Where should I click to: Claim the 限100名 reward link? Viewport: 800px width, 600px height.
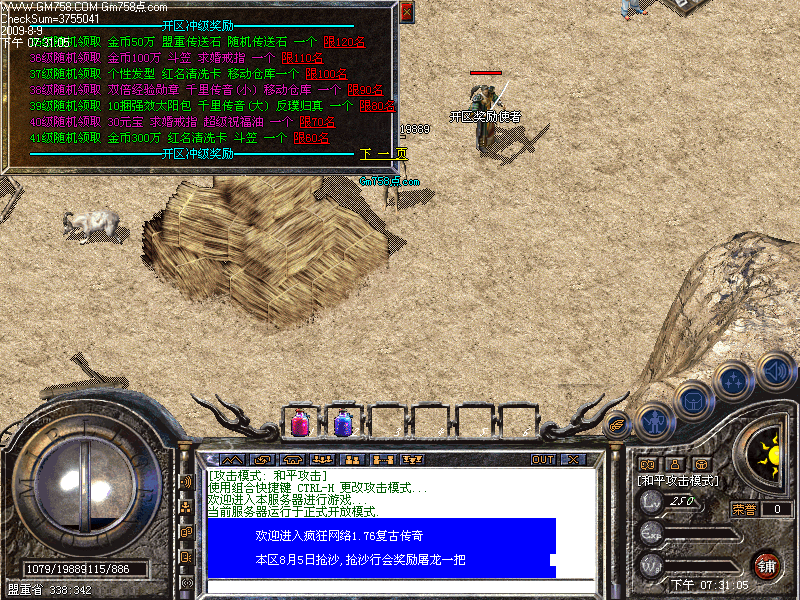click(x=327, y=74)
